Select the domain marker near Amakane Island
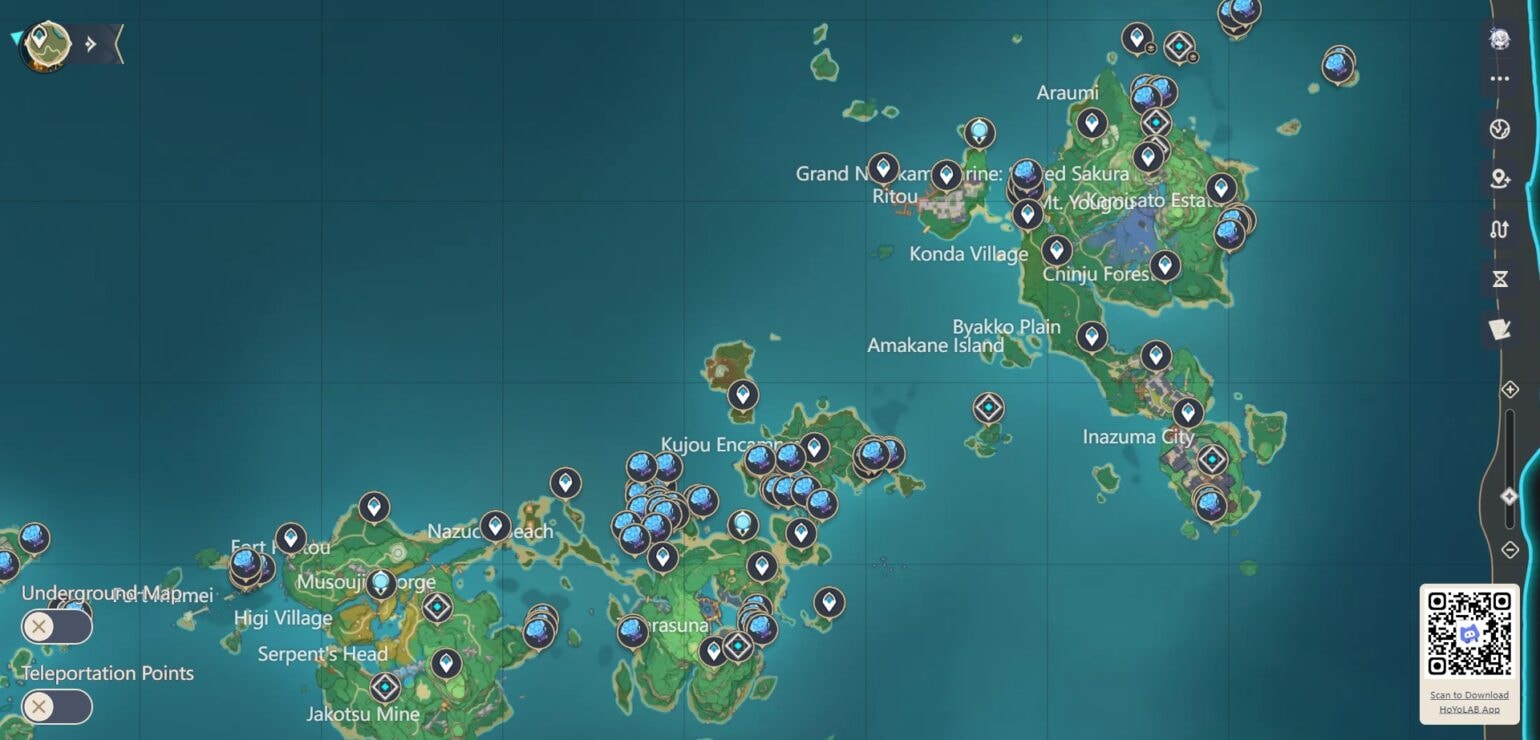The image size is (1540, 740). (988, 408)
